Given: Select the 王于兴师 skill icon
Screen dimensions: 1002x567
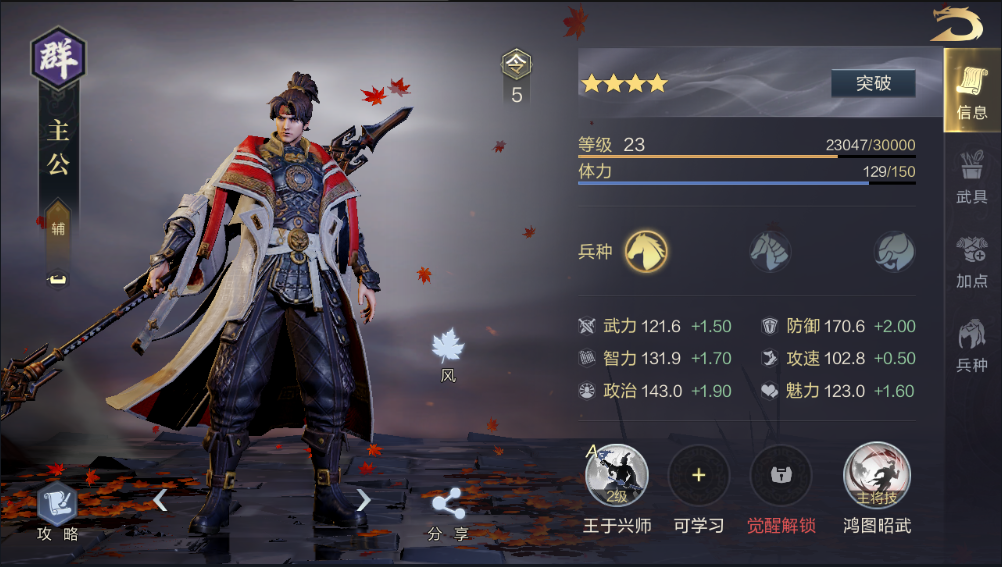Looking at the screenshot, I should (617, 476).
